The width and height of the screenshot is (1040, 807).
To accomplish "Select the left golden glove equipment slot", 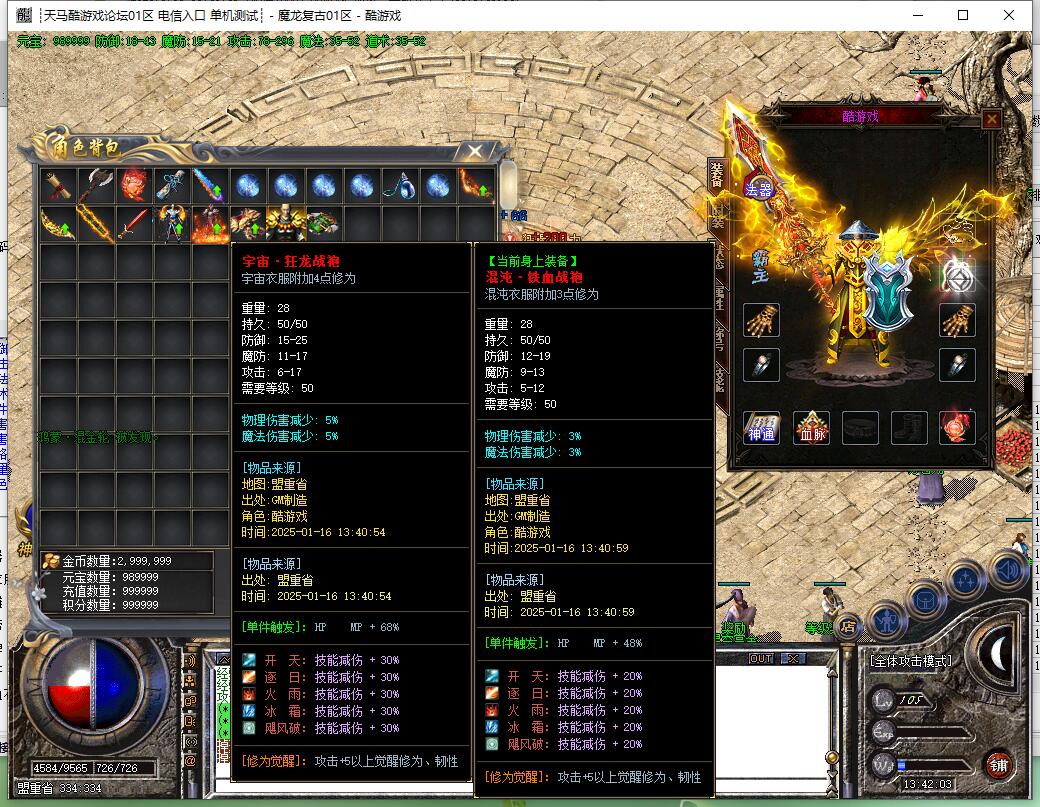I will tap(761, 320).
